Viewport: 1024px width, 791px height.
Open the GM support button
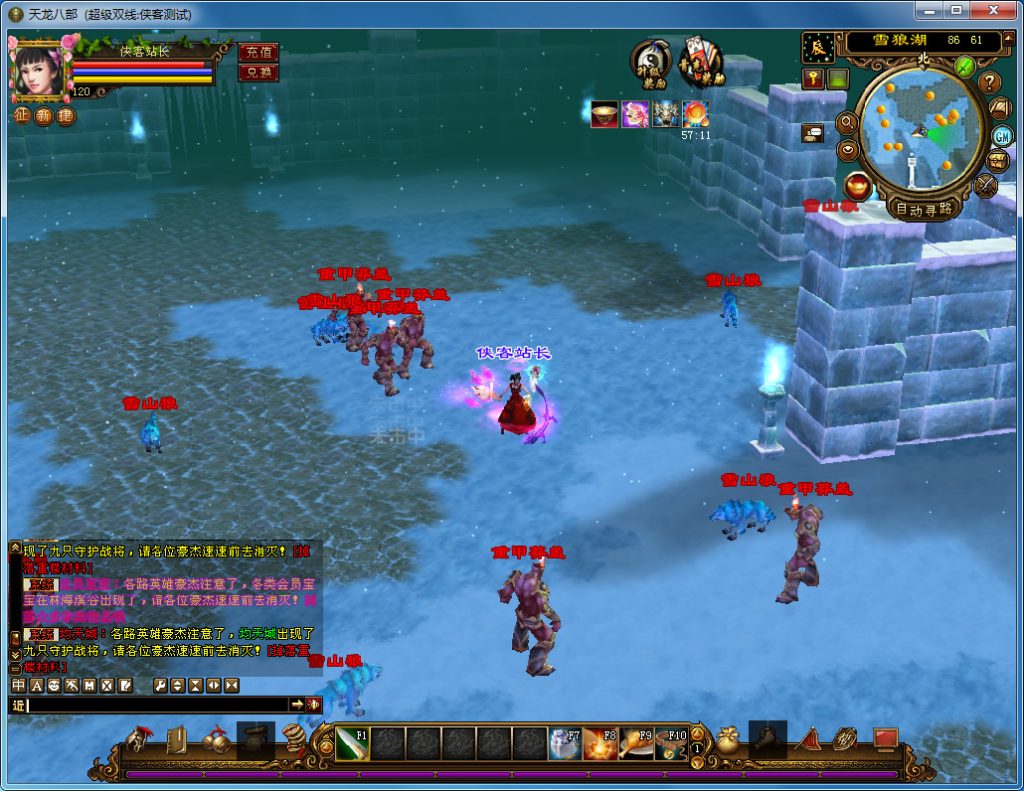[1002, 135]
